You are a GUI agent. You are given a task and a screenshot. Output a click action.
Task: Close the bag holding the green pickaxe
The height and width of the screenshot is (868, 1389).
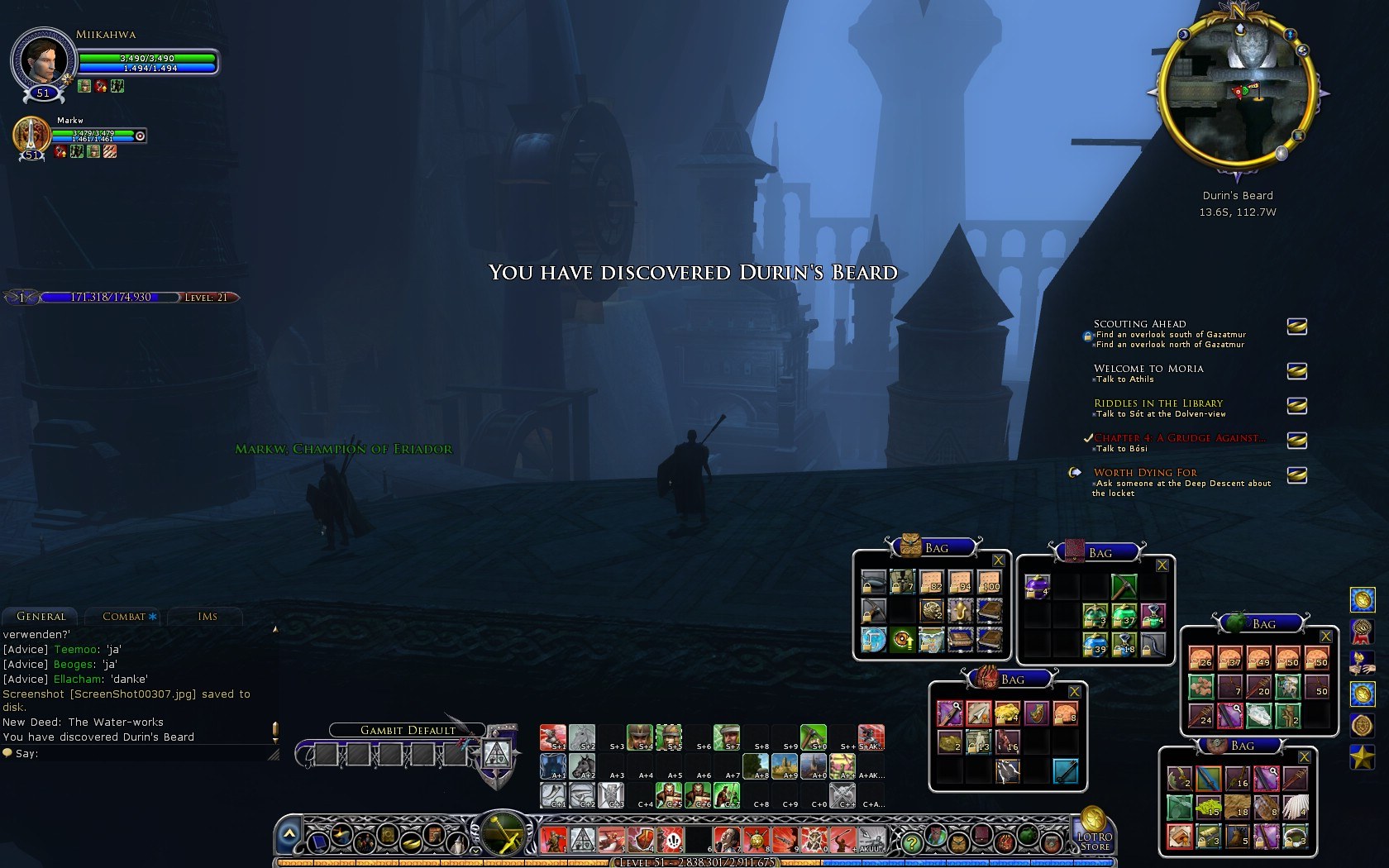[x=1162, y=565]
